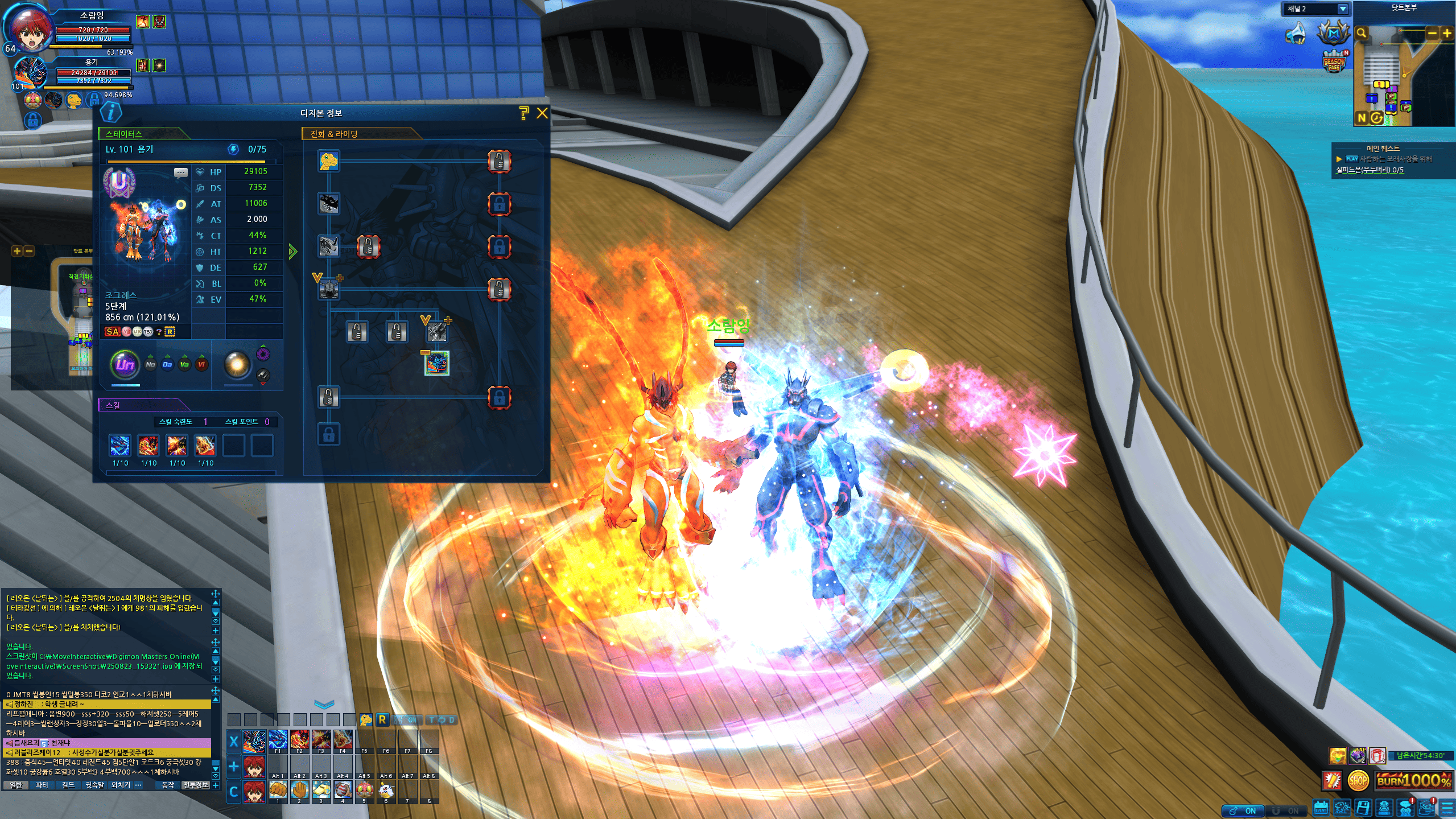
Task: Open the BURN 1000% event banner
Action: 1413,780
